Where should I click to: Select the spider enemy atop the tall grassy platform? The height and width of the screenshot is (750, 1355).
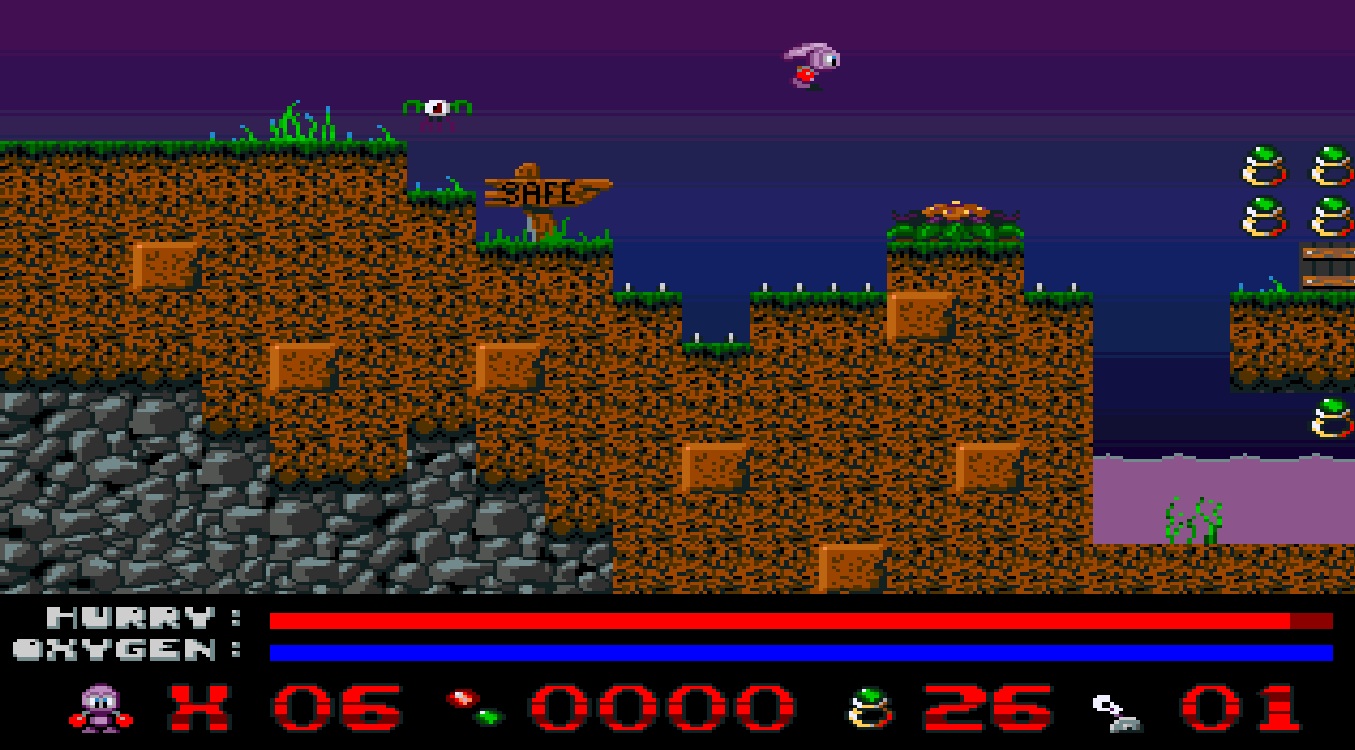point(955,213)
